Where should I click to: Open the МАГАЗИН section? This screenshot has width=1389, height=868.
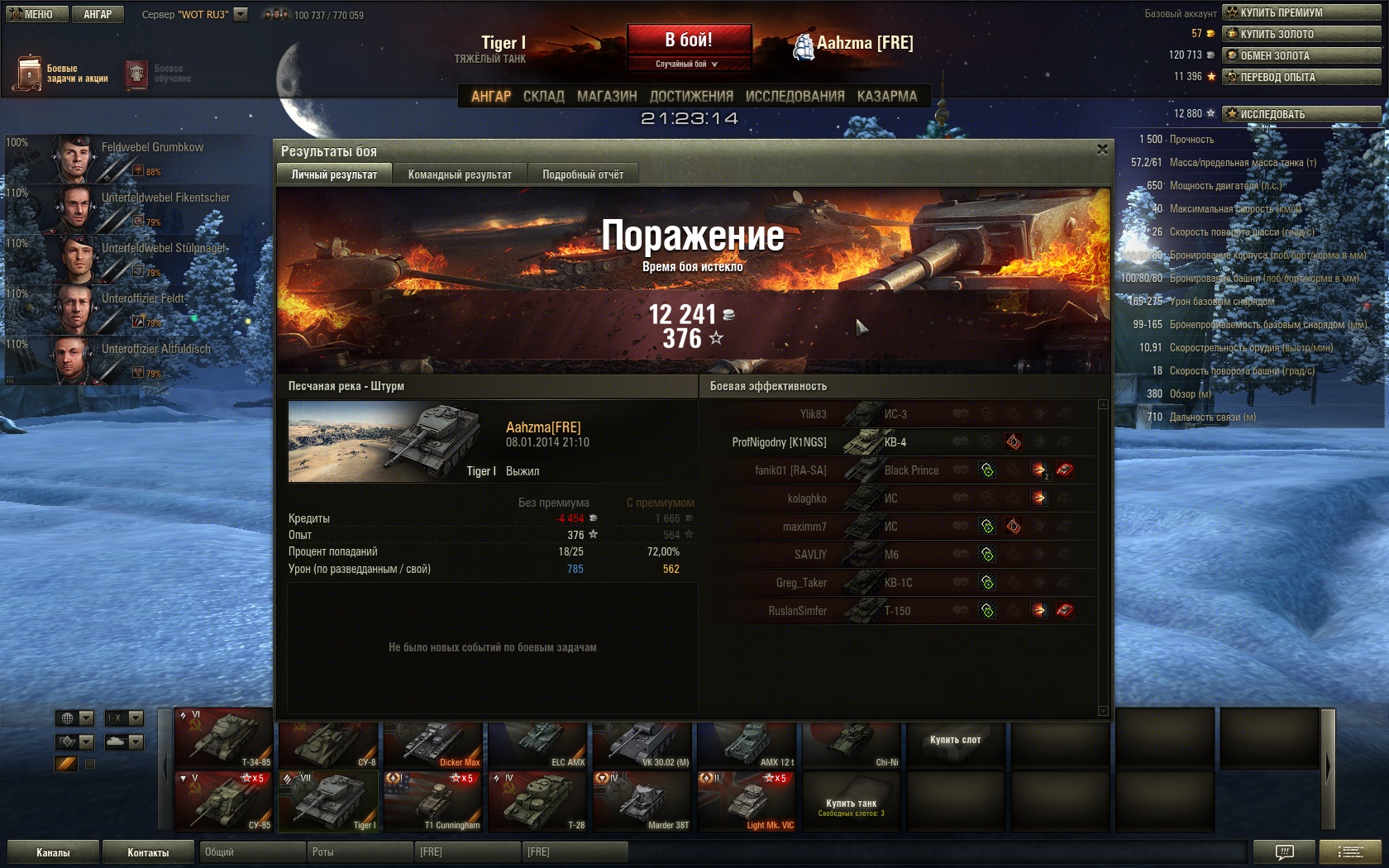tap(607, 96)
